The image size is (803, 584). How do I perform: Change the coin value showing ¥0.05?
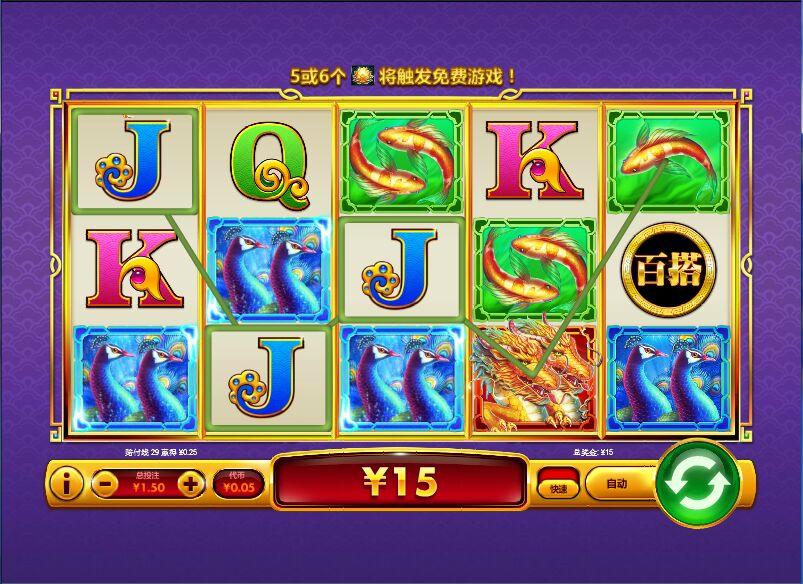tap(238, 485)
